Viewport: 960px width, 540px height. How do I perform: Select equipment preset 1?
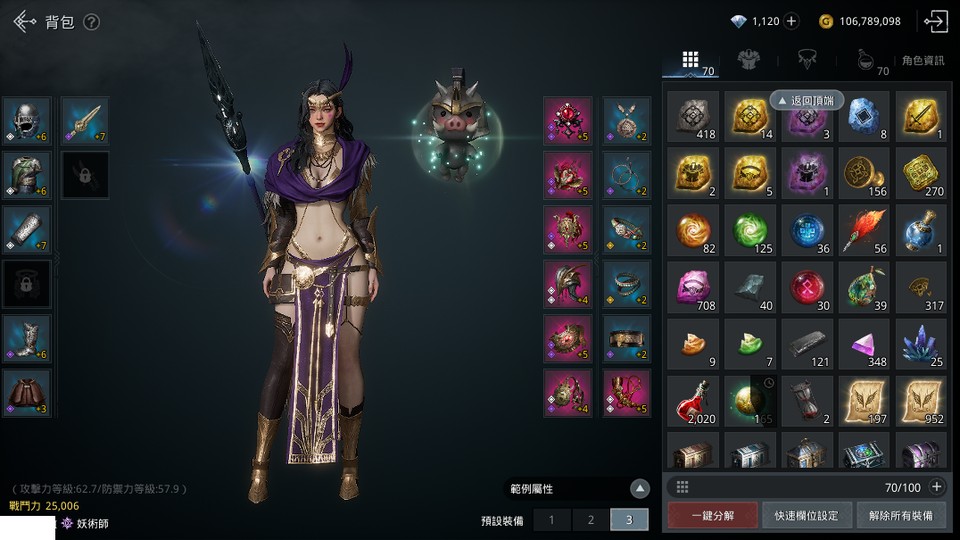pyautogui.click(x=551, y=520)
